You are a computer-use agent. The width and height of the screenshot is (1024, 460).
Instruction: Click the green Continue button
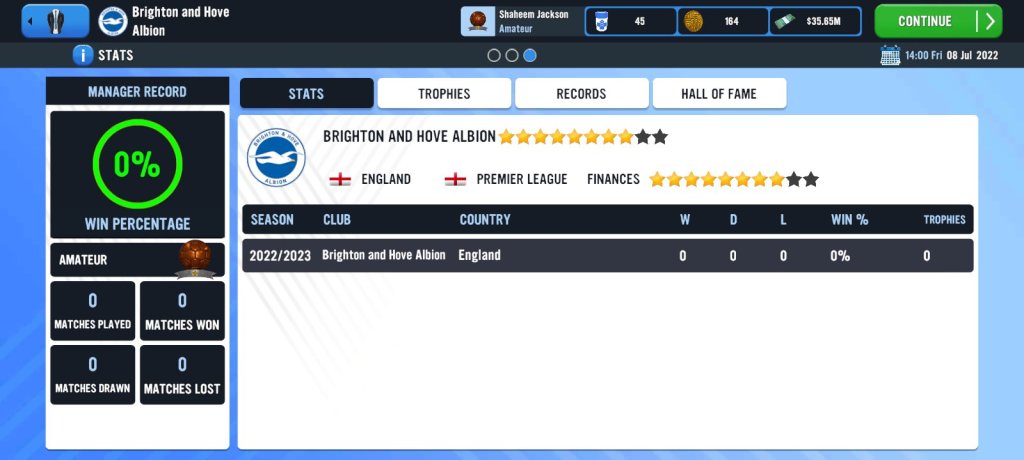point(937,21)
